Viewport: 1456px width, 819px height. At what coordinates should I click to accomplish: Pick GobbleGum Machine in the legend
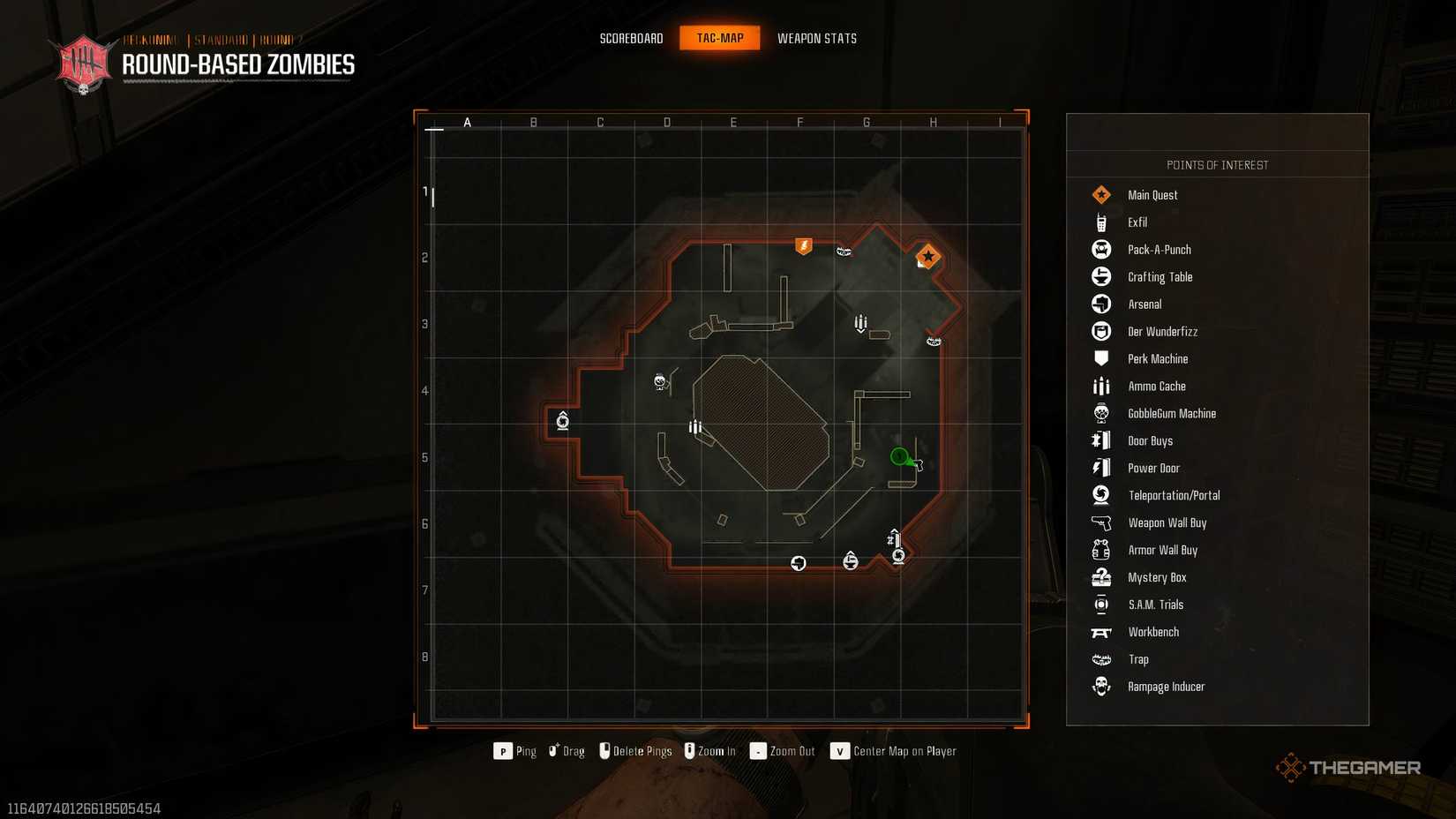click(1171, 414)
